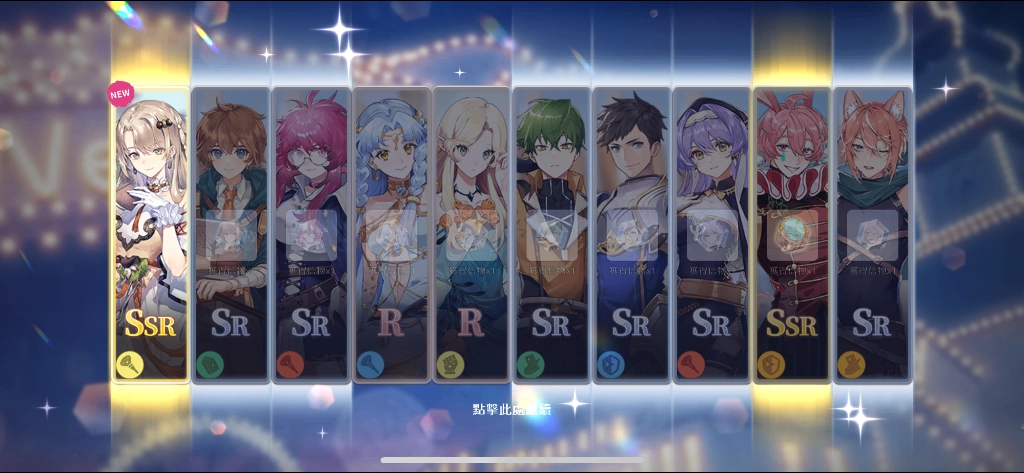Select the blonde girl R card
The image size is (1024, 473).
pyautogui.click(x=471, y=235)
